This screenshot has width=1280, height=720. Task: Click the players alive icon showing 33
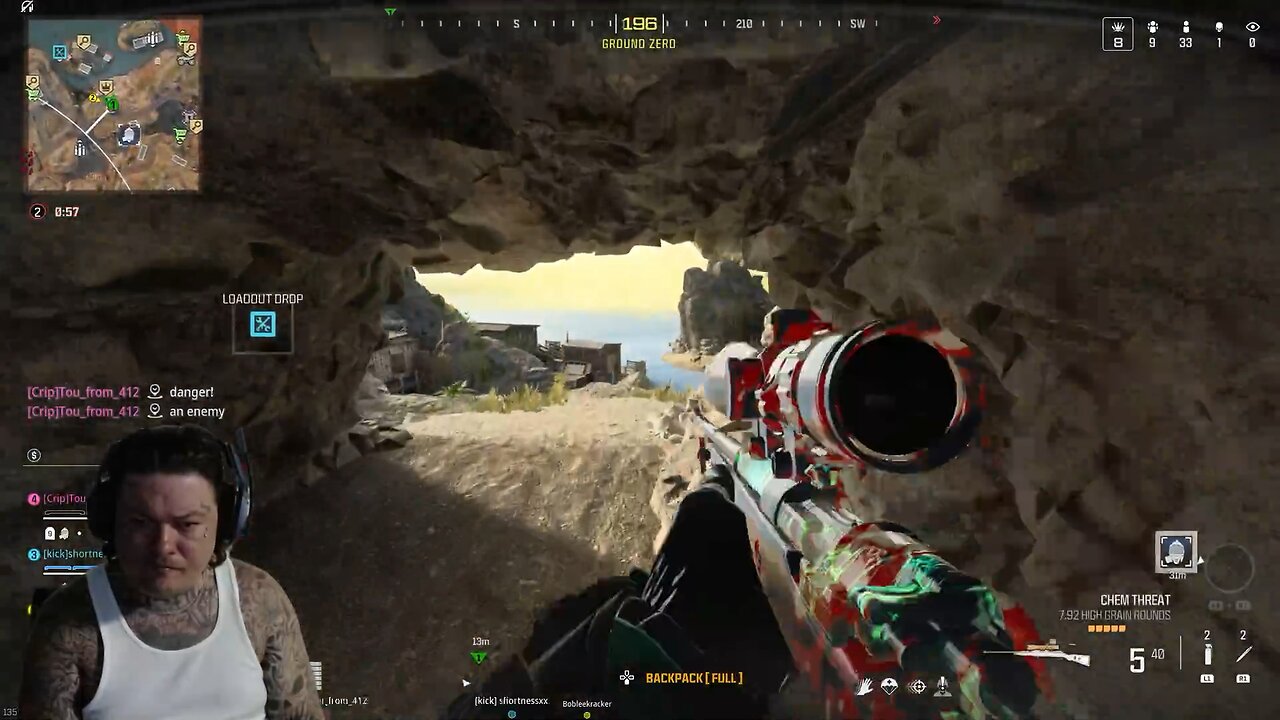pos(1184,31)
